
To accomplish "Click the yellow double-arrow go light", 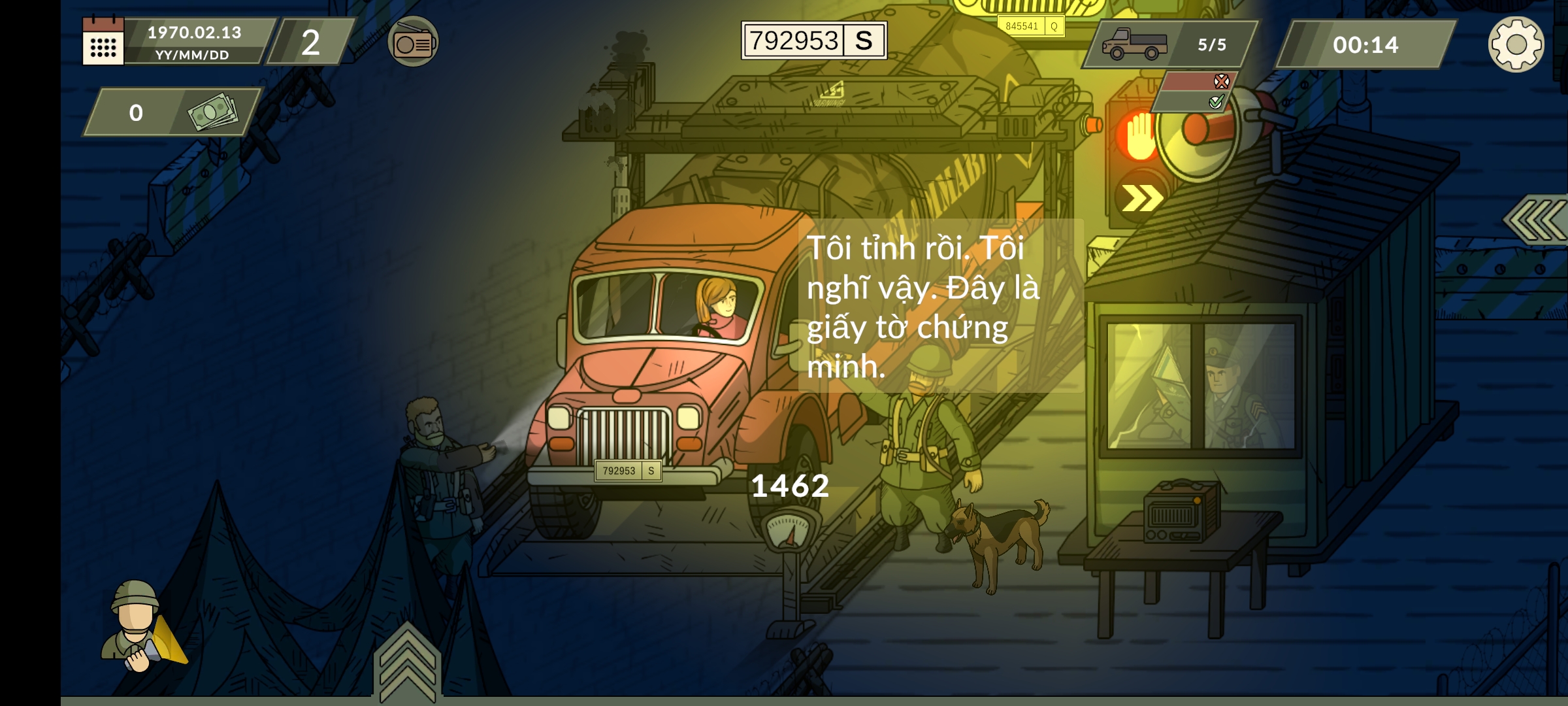I will (x=1141, y=198).
